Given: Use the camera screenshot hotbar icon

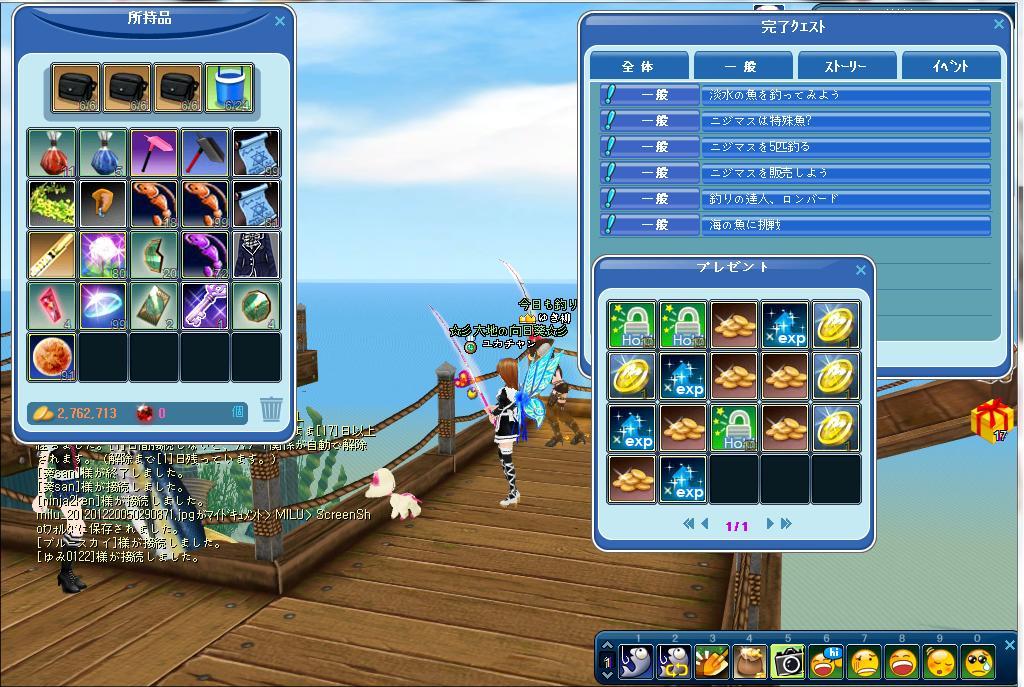Looking at the screenshot, I should click(788, 661).
